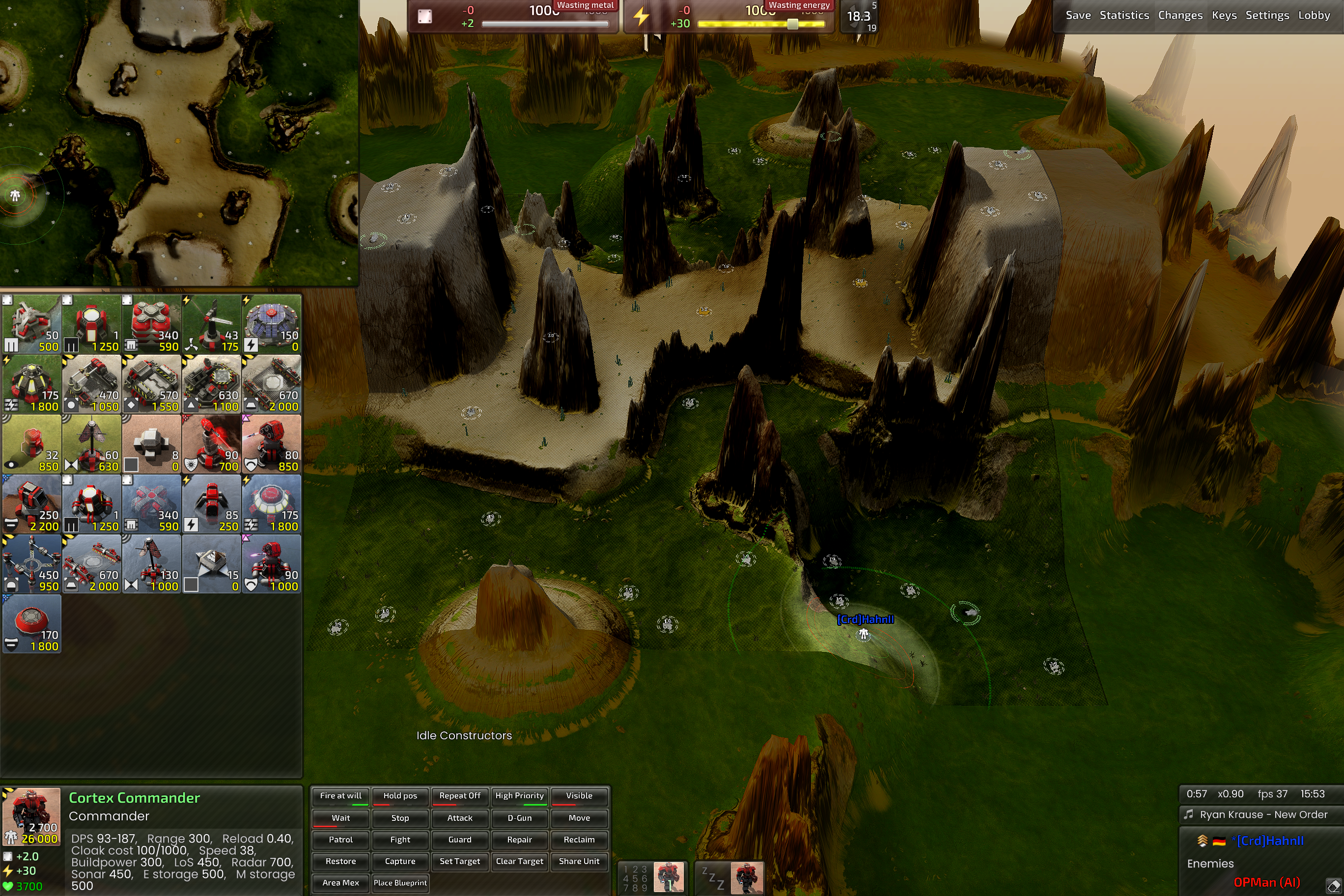Issue the Reclaim command
Viewport: 1344px width, 896px height.
click(x=579, y=840)
